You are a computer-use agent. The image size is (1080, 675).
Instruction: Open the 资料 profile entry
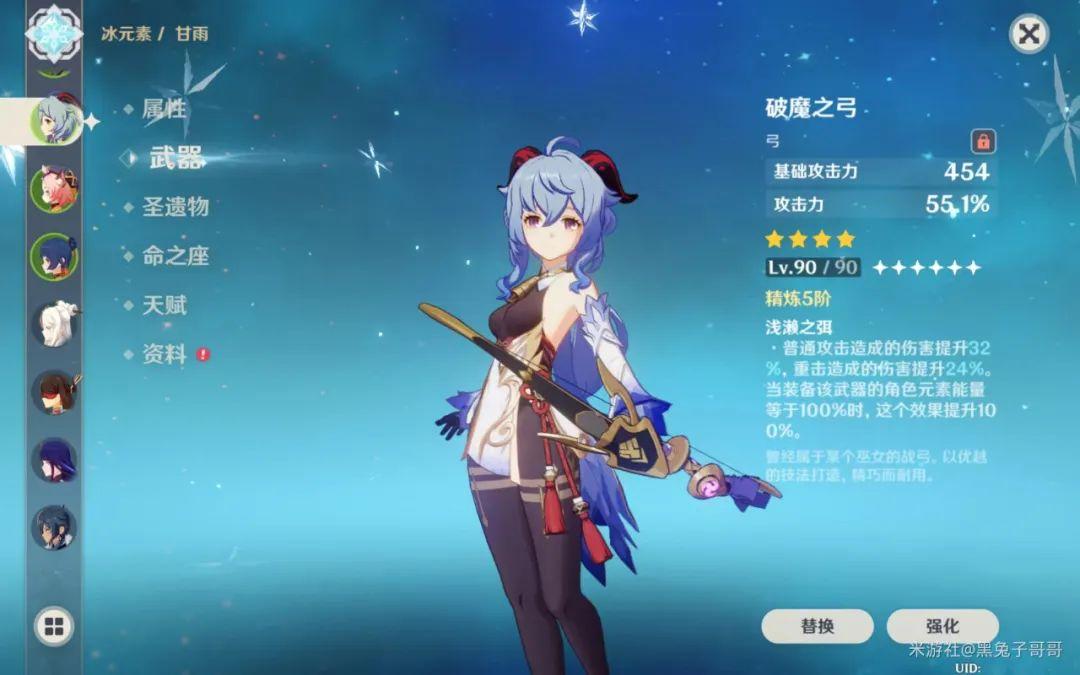(x=164, y=354)
